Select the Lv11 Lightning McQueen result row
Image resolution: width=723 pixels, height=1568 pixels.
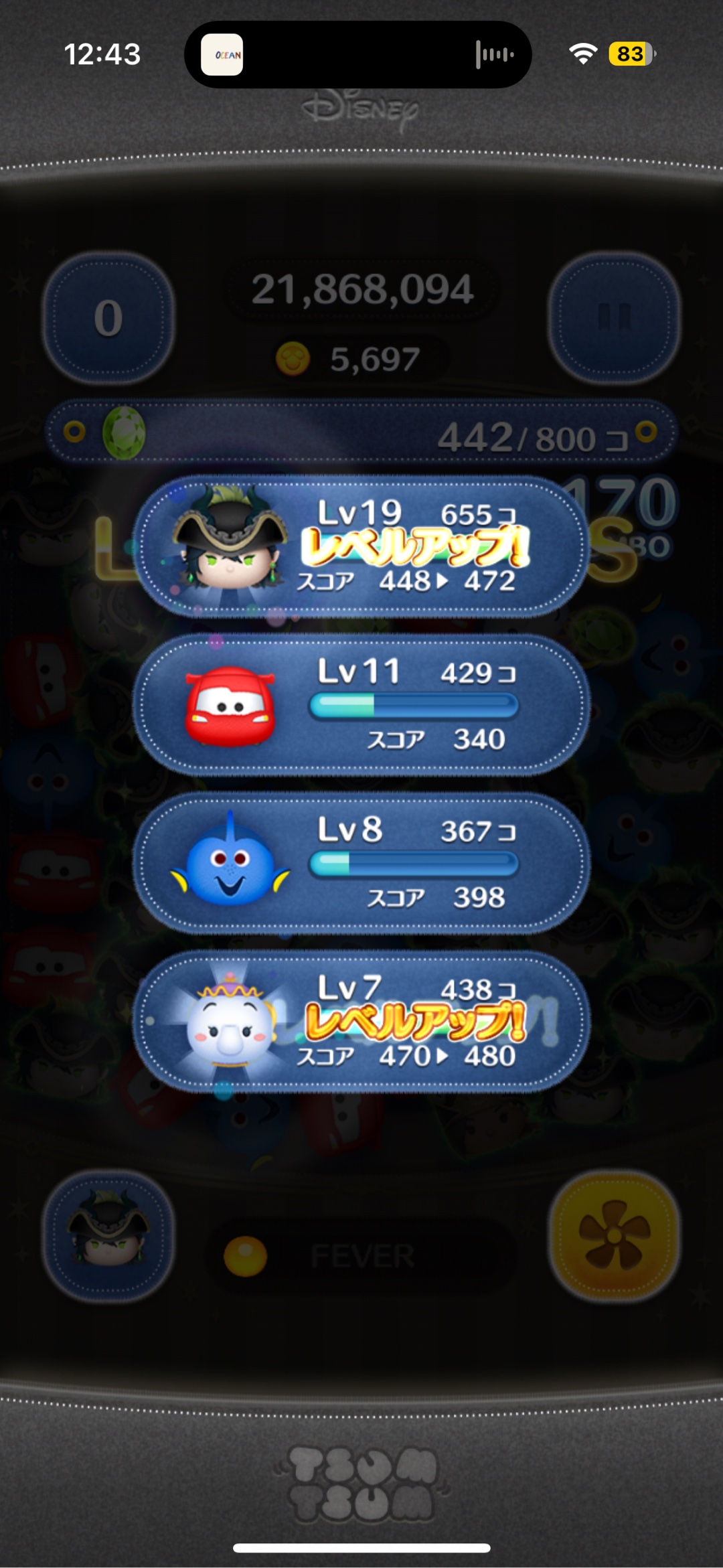point(361,705)
